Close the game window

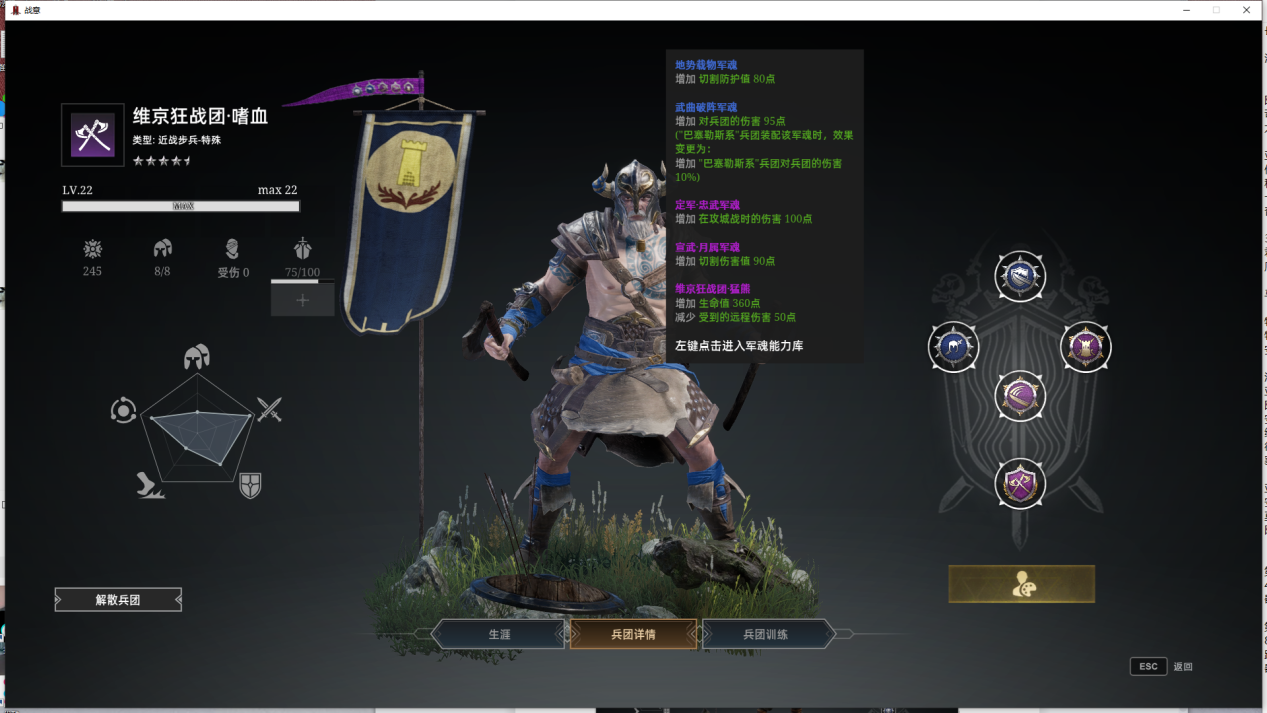[1246, 10]
